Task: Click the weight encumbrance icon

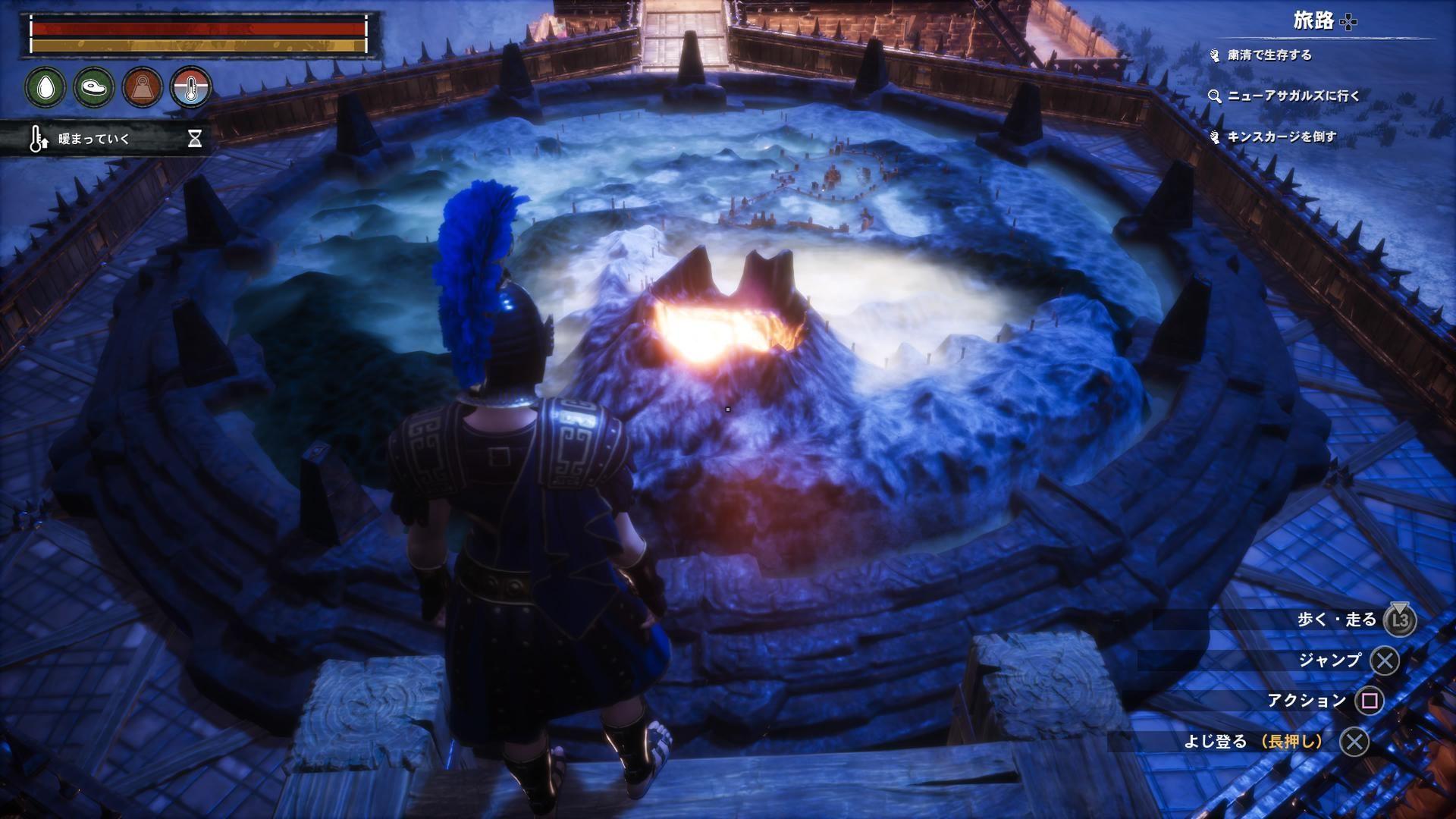Action: 143,87
